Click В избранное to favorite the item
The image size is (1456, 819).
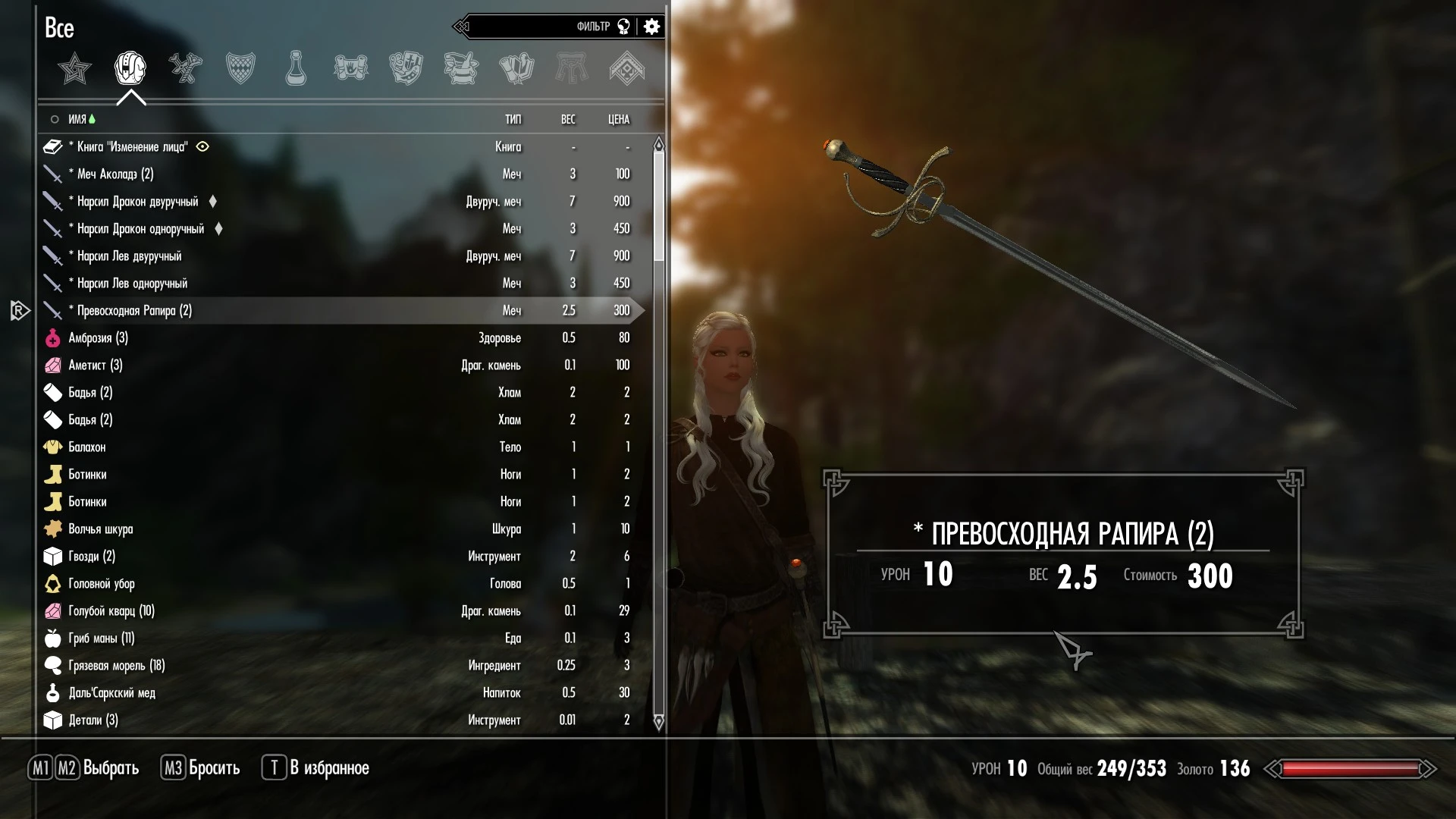point(328,768)
